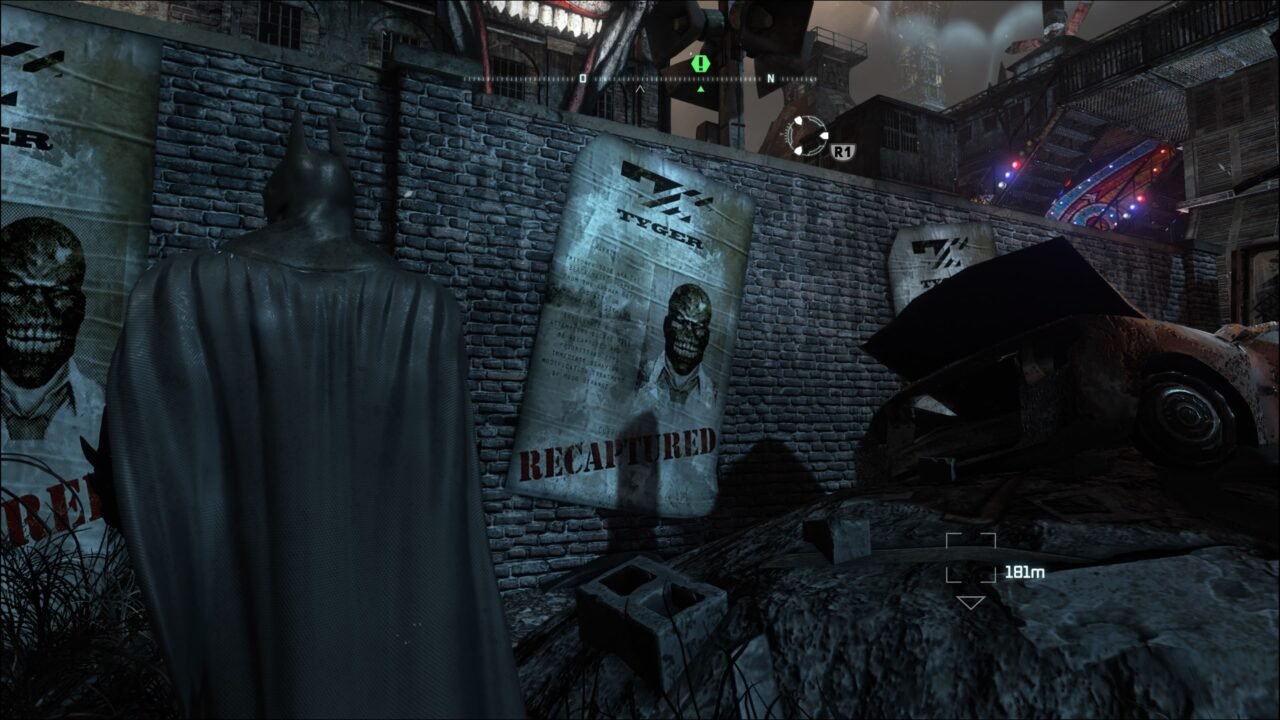Click the small green triangle below the marker
The image size is (1280, 720).
pyautogui.click(x=701, y=90)
